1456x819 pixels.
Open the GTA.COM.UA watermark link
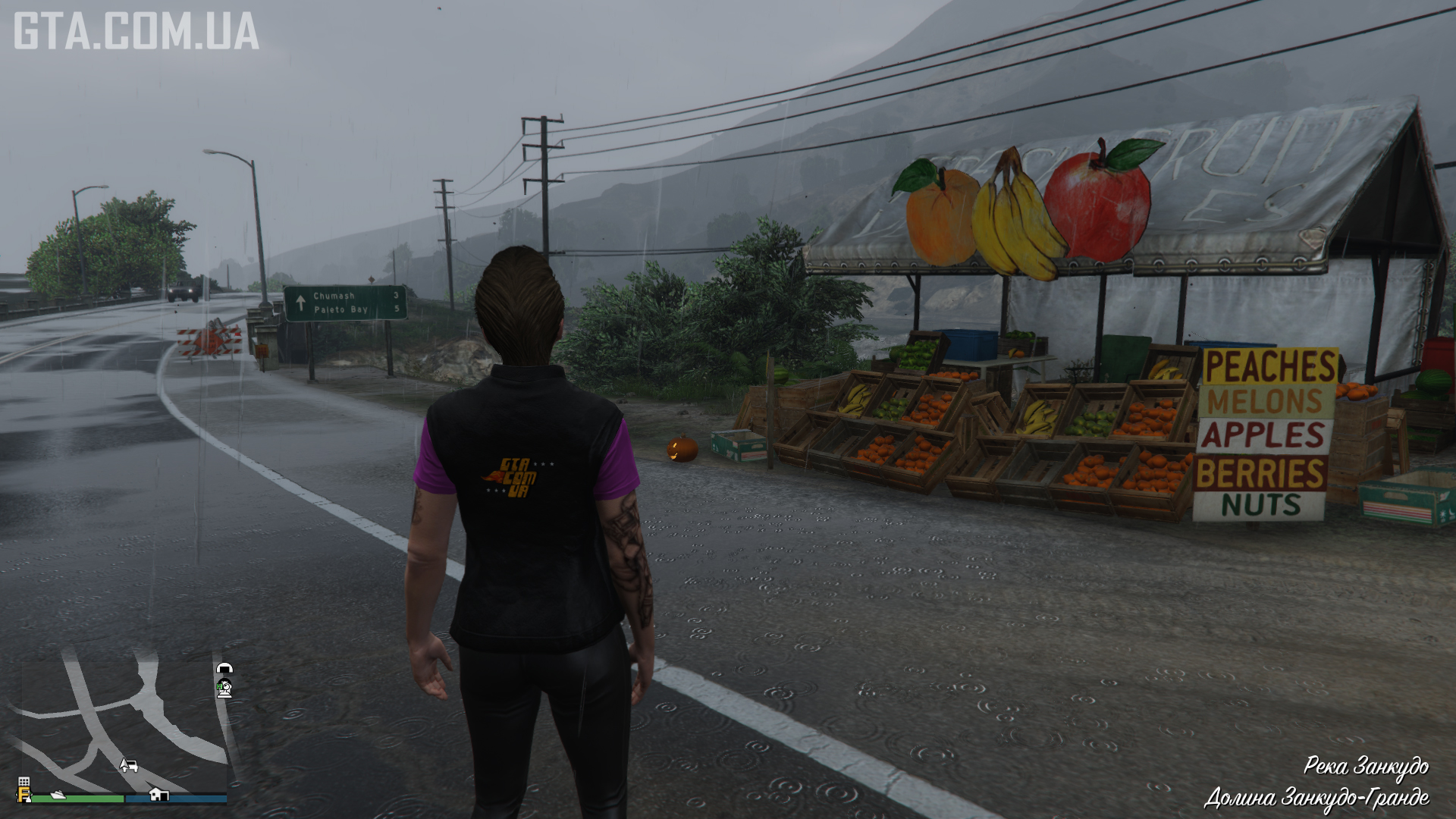[x=136, y=31]
